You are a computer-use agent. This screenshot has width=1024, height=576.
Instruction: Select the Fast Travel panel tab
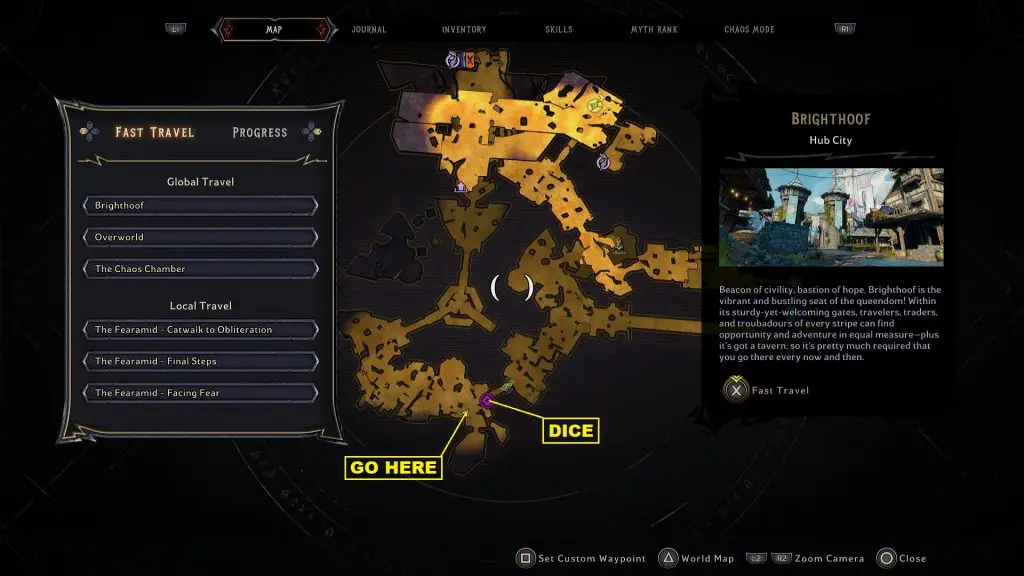coord(155,132)
